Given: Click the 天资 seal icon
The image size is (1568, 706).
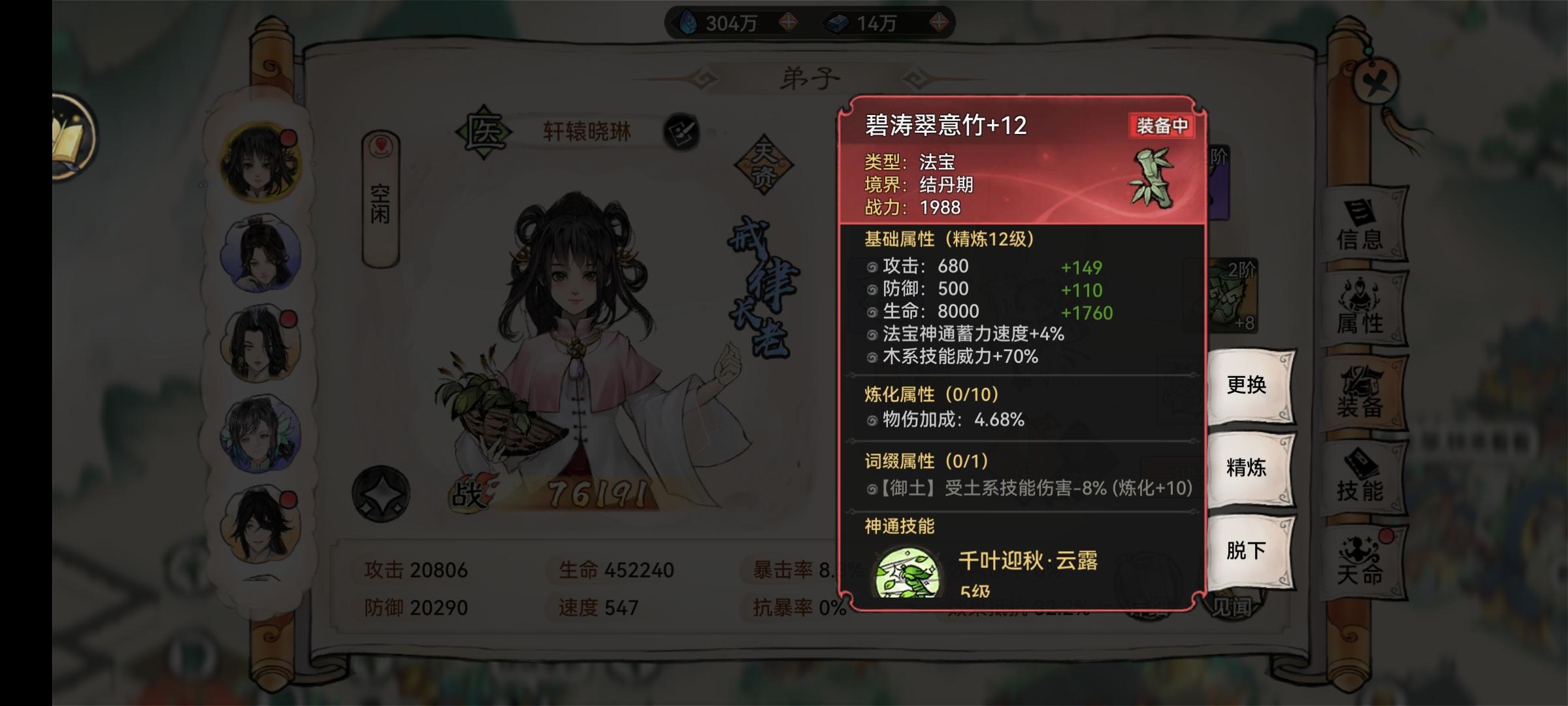Looking at the screenshot, I should (x=763, y=165).
